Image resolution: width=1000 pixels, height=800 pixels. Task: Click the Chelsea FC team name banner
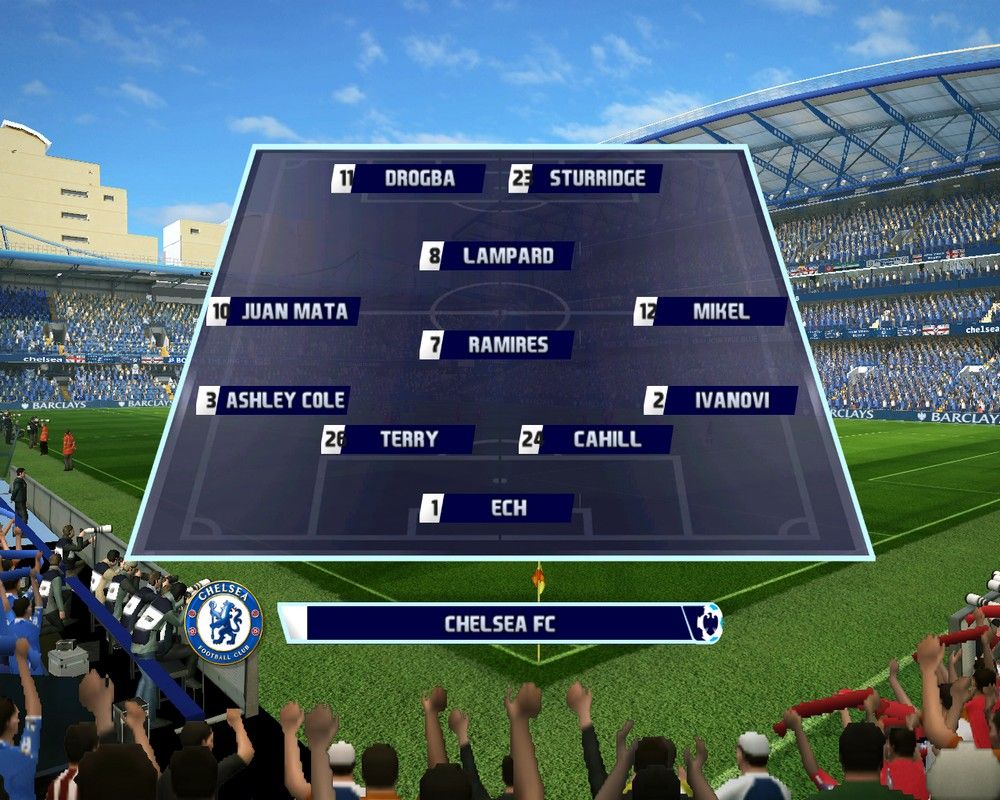click(499, 624)
